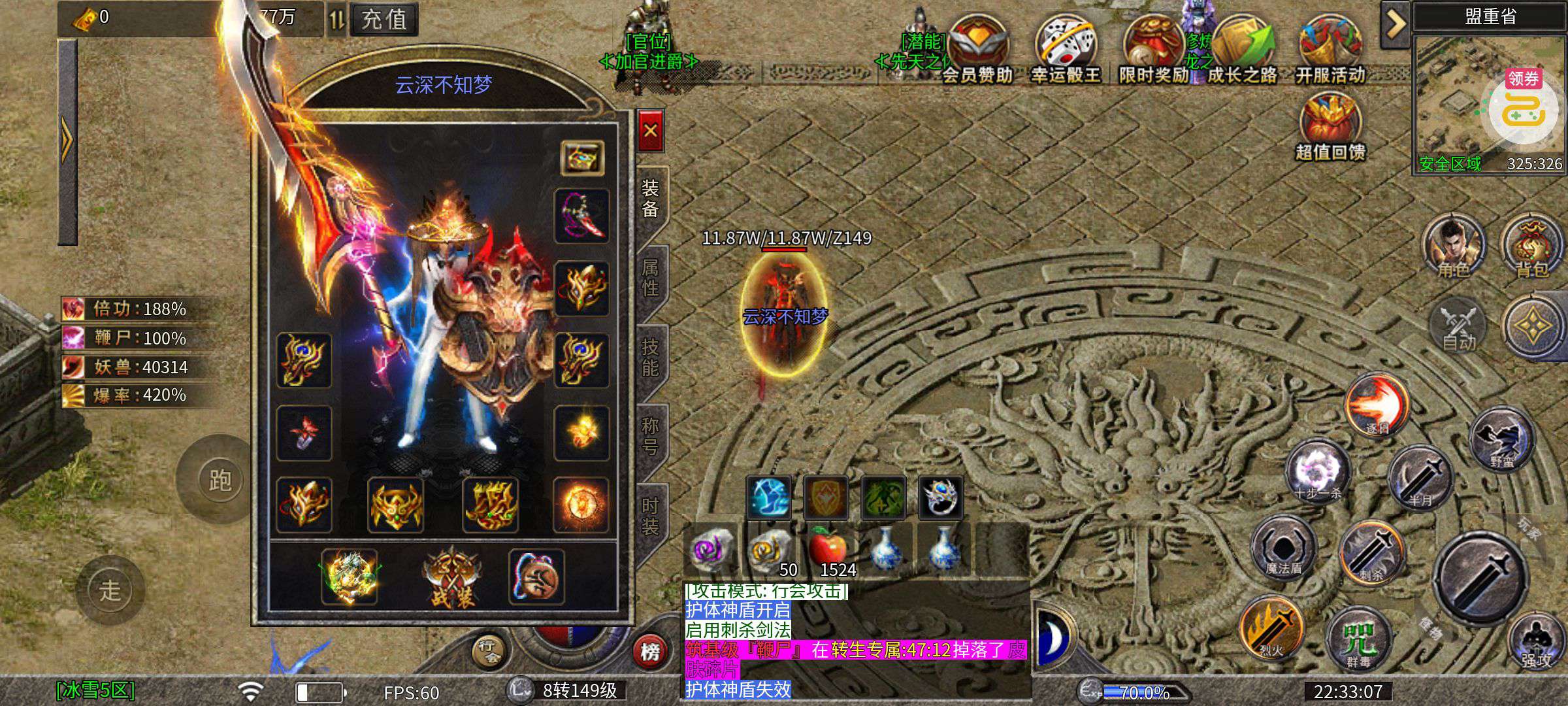Close the character equipment panel
The width and height of the screenshot is (1568, 706).
click(650, 131)
